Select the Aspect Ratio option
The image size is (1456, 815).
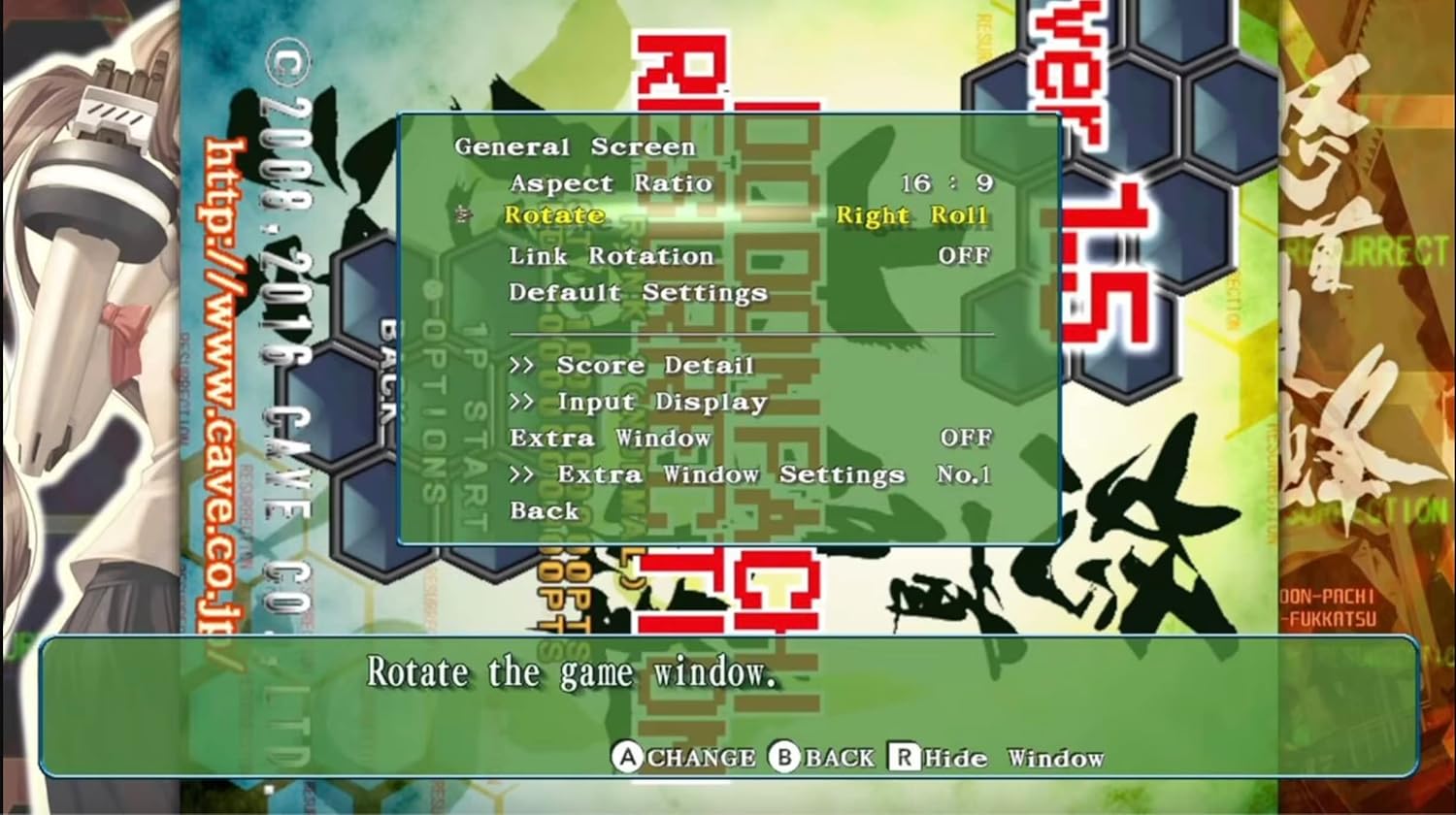click(x=612, y=182)
